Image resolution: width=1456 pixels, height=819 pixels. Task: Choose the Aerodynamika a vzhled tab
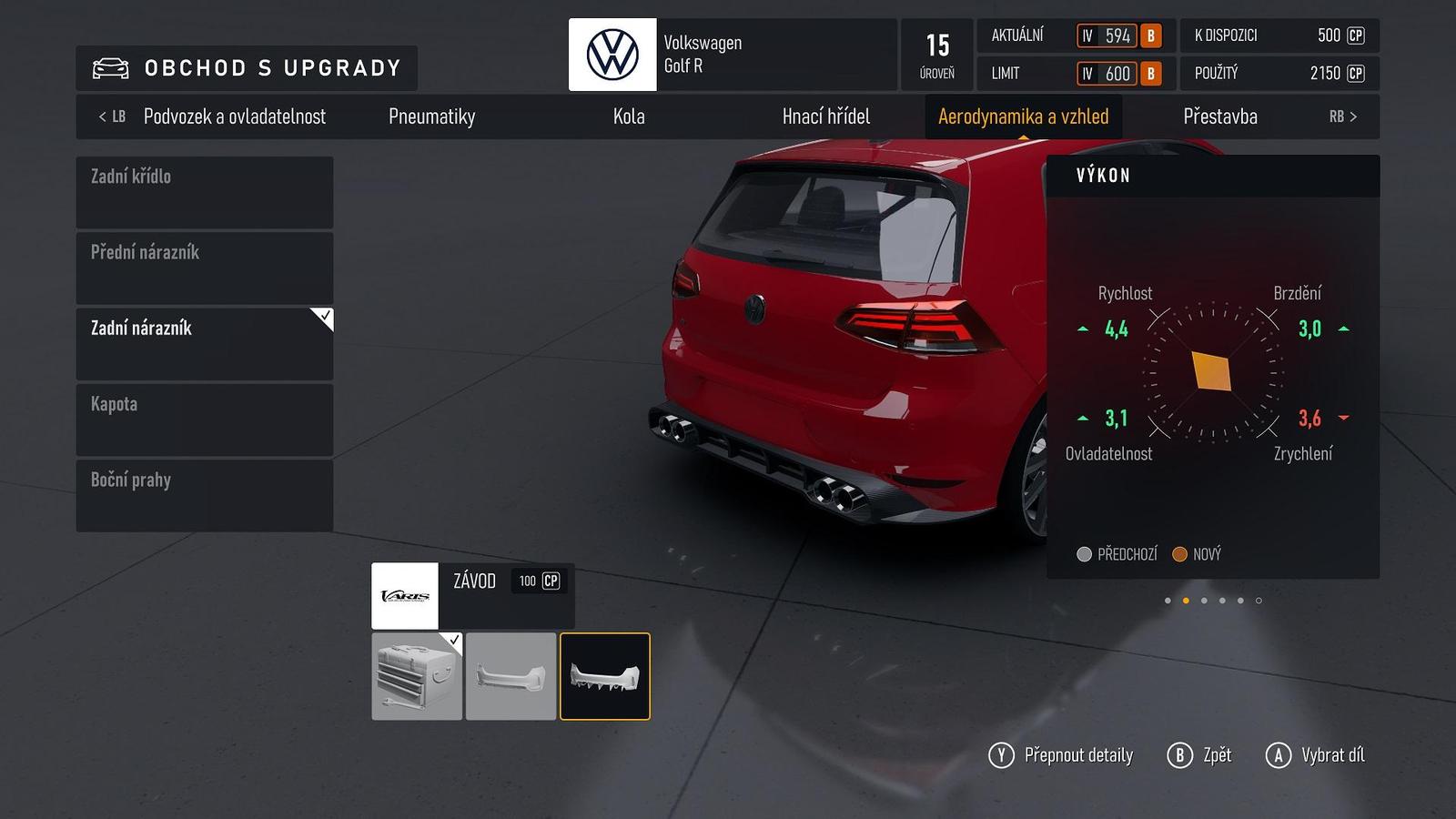coord(1023,116)
